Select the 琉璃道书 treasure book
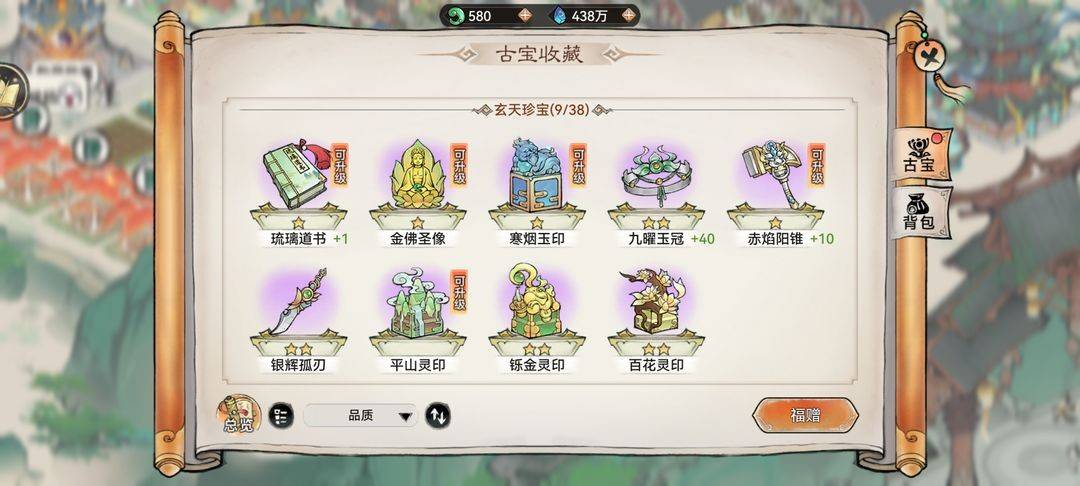This screenshot has height=486, width=1080. (x=297, y=180)
